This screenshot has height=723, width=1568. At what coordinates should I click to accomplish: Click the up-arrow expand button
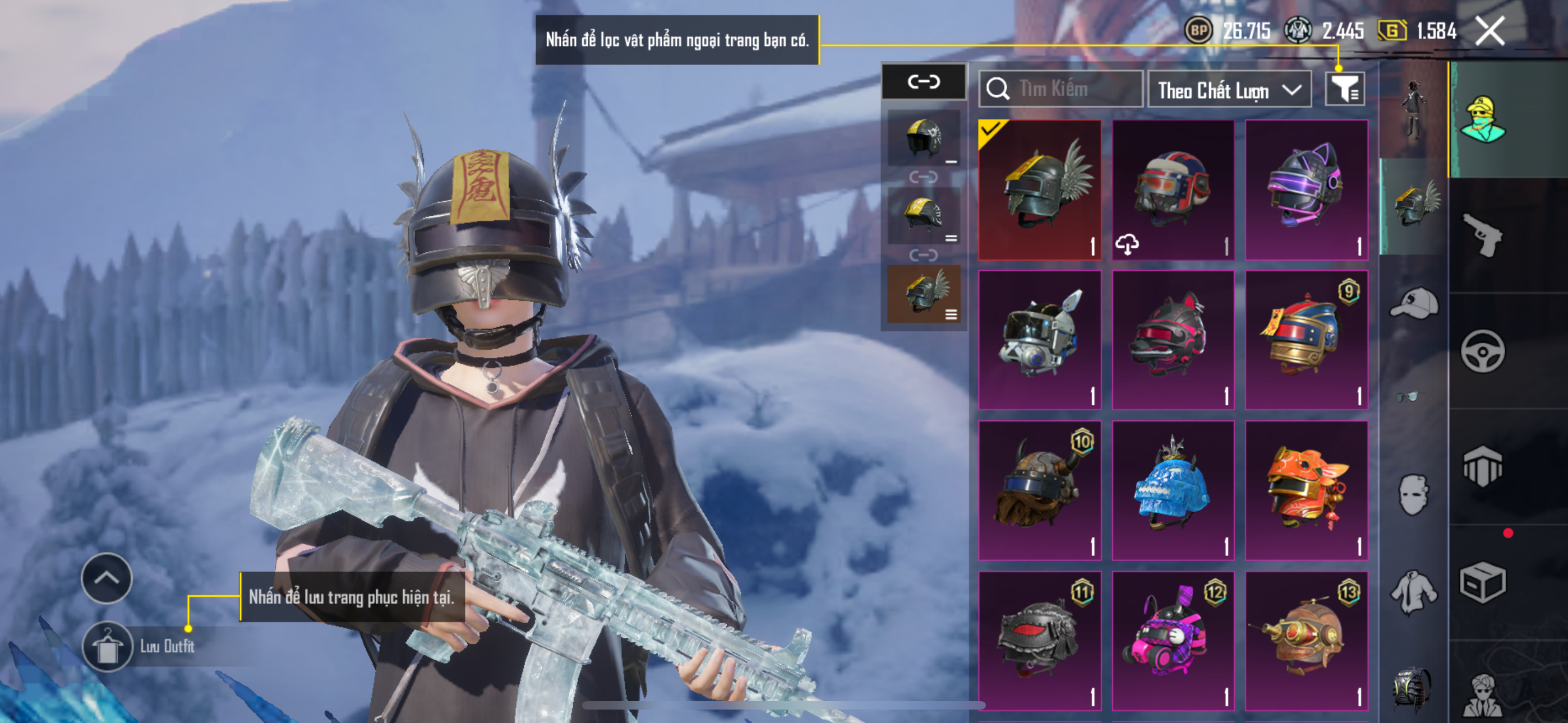pos(107,578)
